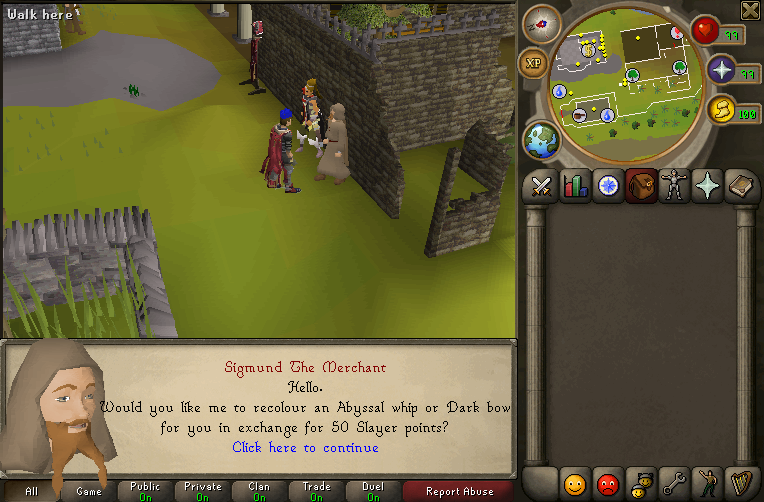This screenshot has height=502, width=764.
Task: Show the Worn Equipment tab
Action: pyautogui.click(x=674, y=187)
